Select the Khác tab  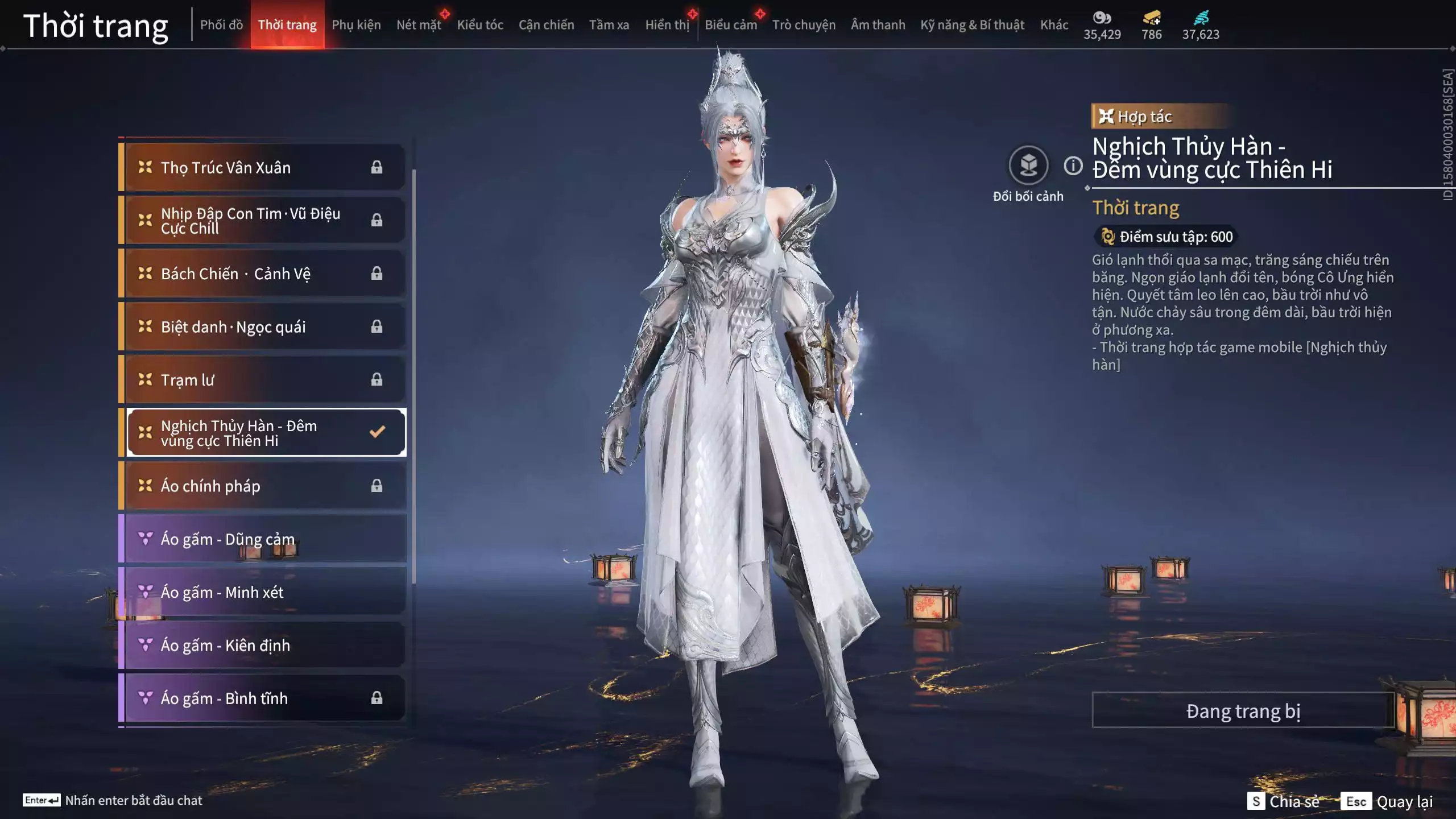(x=1054, y=25)
